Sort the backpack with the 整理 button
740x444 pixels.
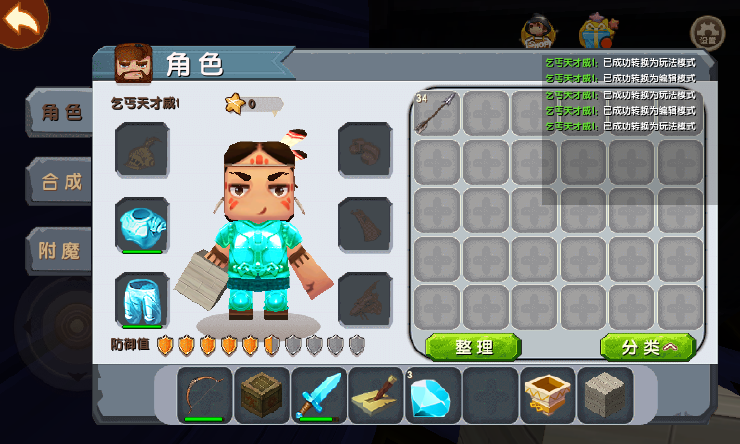(x=473, y=347)
